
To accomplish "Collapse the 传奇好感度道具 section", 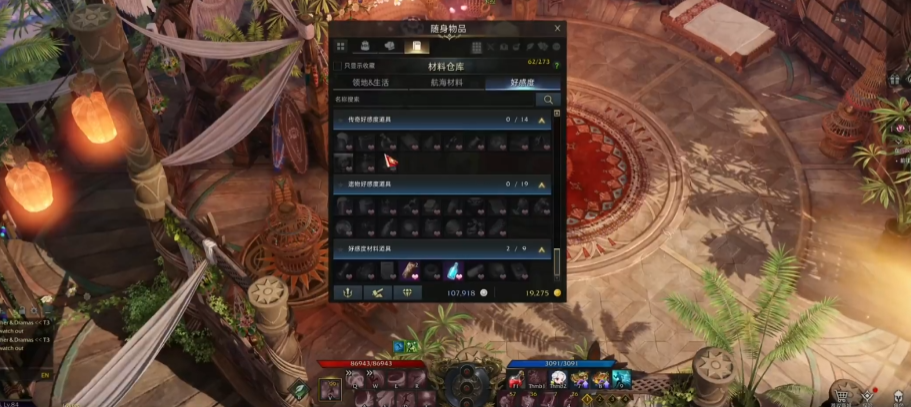I will (542, 120).
